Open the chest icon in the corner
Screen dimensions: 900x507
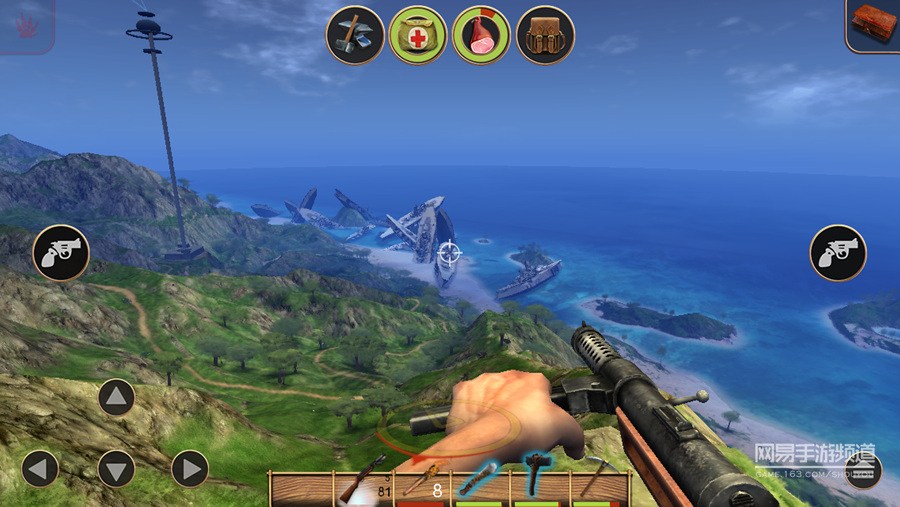pyautogui.click(x=872, y=24)
